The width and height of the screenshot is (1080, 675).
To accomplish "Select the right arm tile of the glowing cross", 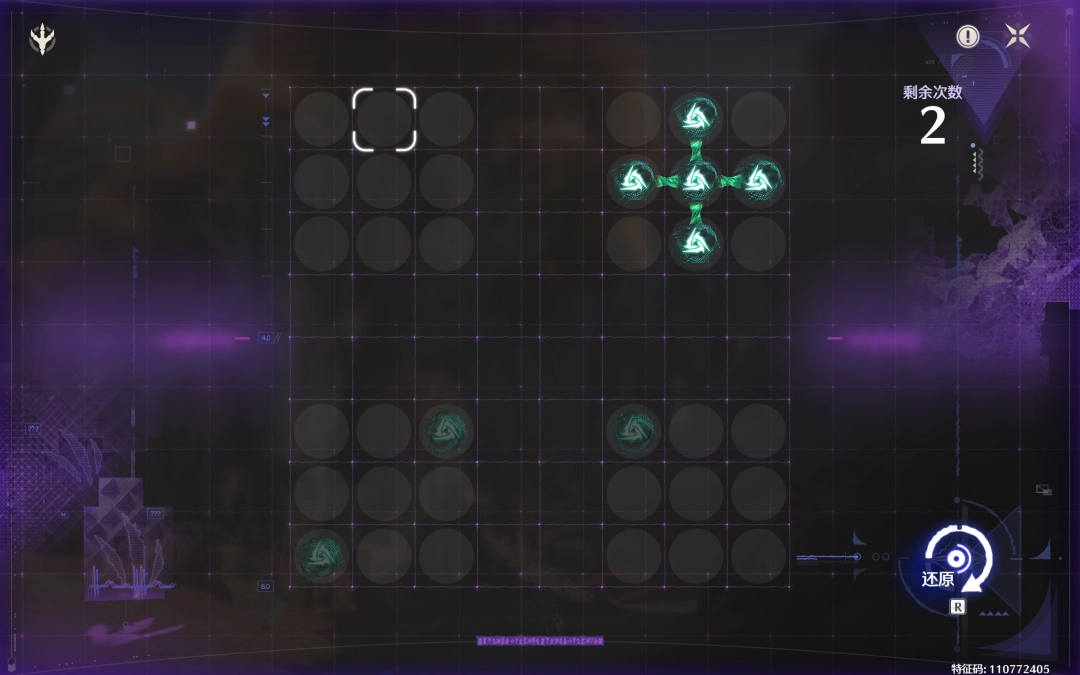I will (758, 181).
